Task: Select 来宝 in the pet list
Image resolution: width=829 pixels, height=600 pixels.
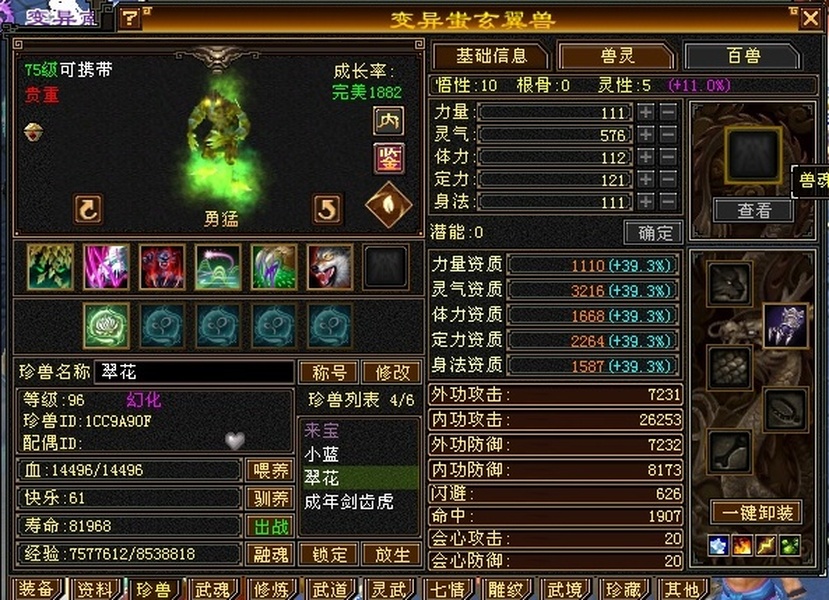Action: pyautogui.click(x=322, y=431)
